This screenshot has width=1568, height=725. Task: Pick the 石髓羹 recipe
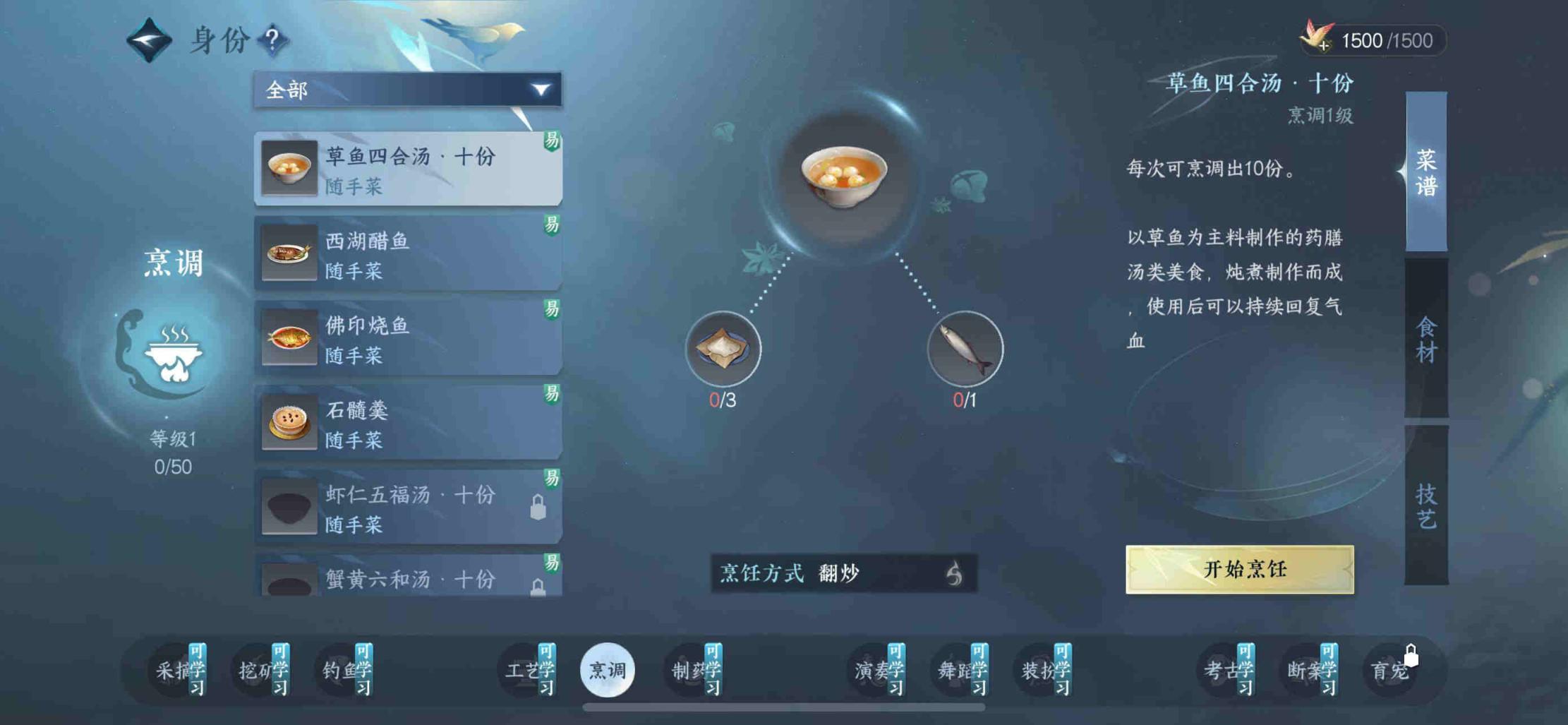click(x=407, y=424)
